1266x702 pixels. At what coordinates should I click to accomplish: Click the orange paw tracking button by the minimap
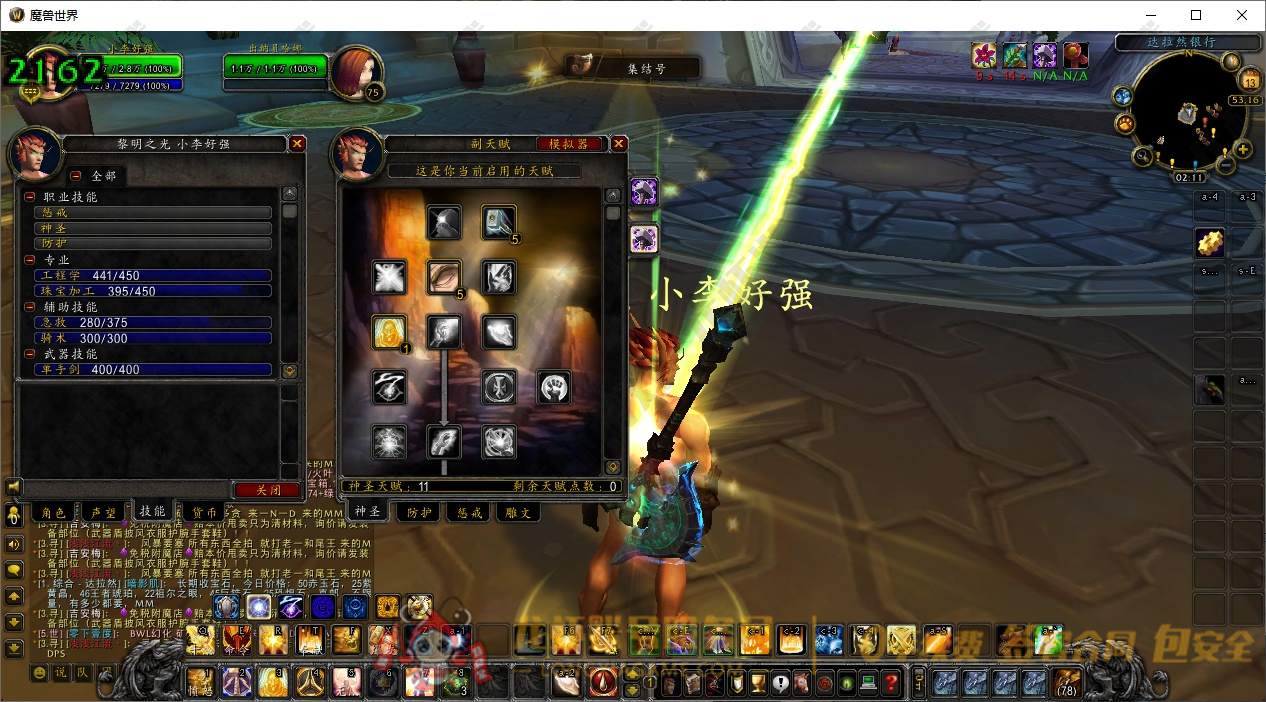(x=1125, y=124)
